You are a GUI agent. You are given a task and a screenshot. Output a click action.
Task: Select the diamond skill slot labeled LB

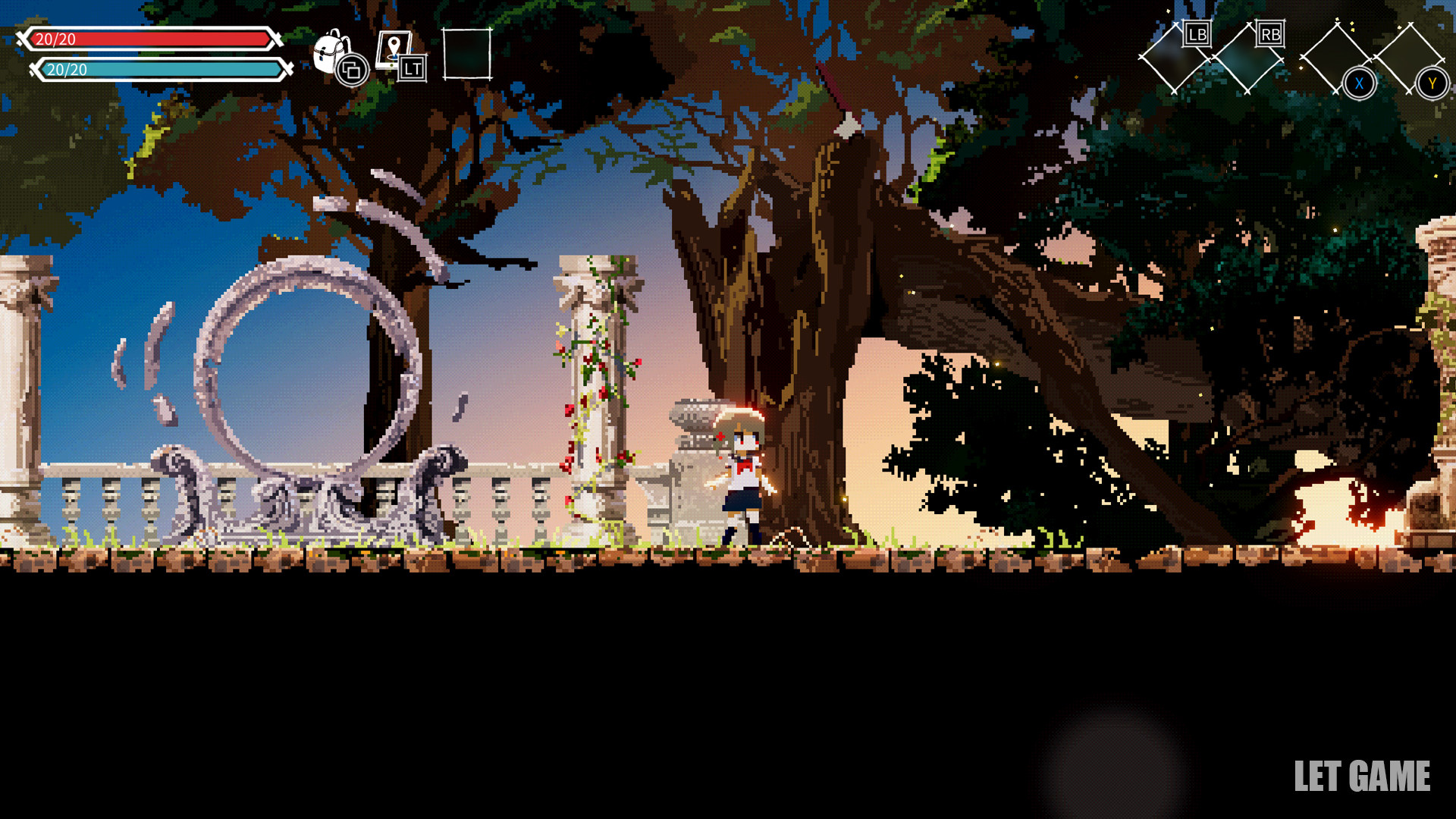[1173, 58]
